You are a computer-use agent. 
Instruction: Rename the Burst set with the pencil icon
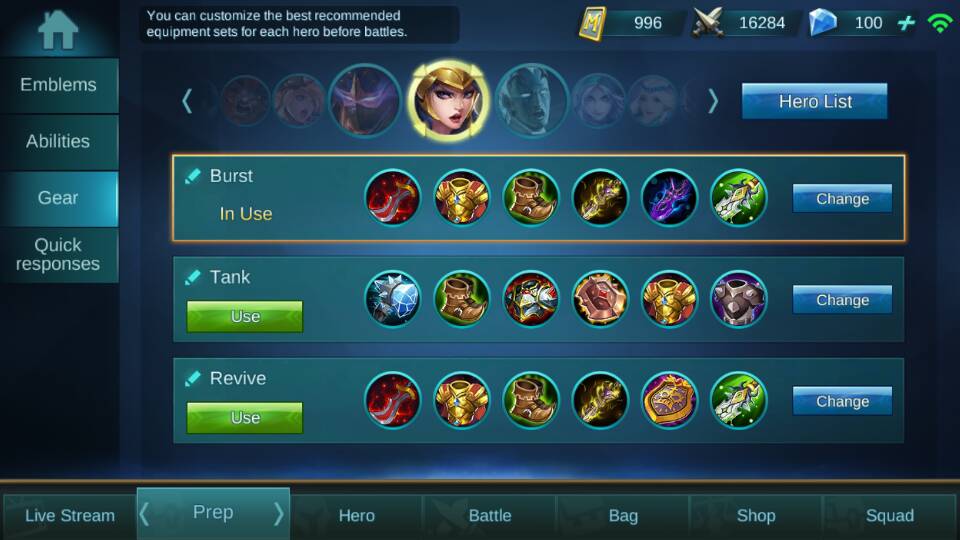click(193, 176)
